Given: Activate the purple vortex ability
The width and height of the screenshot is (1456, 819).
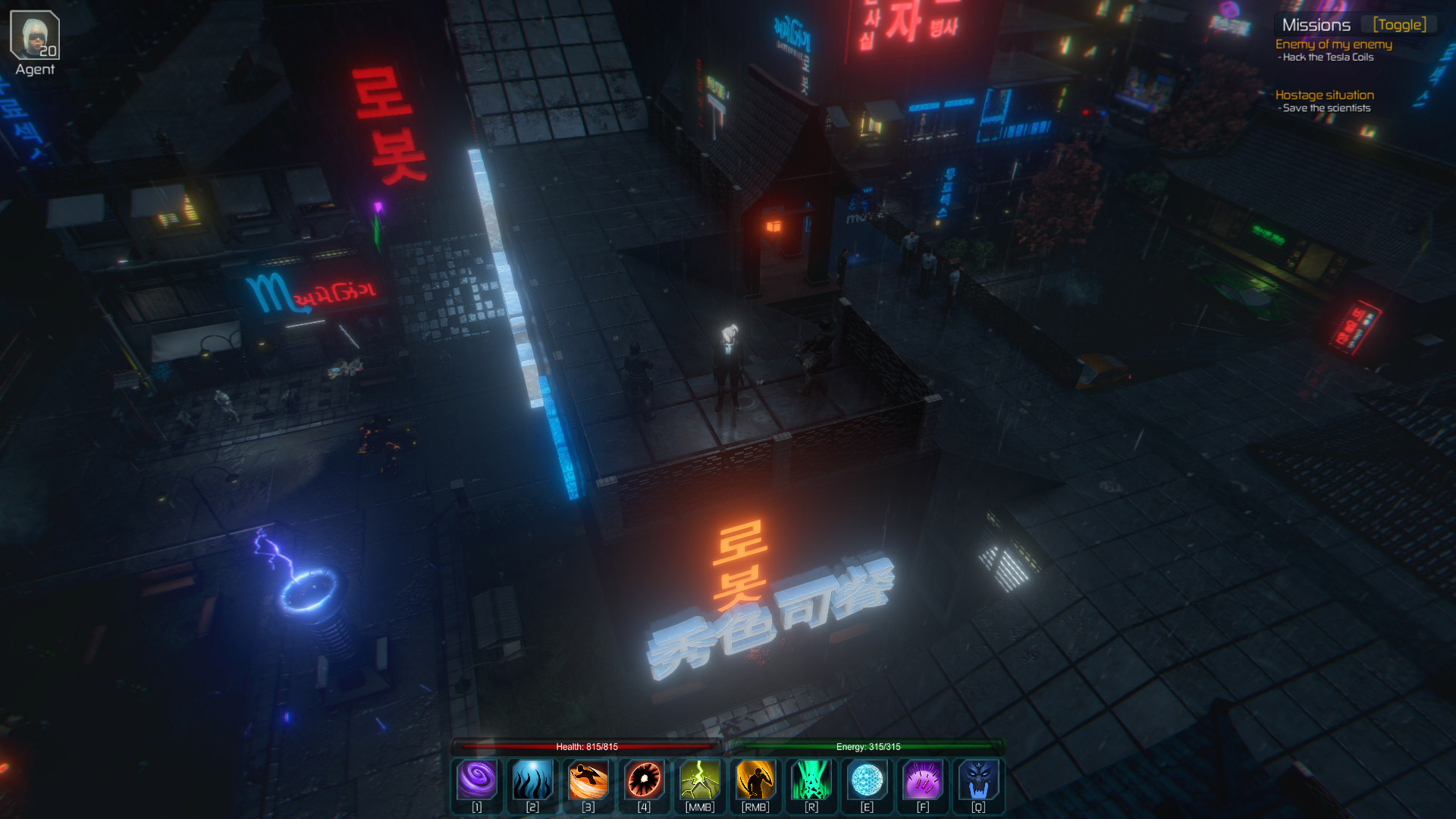Looking at the screenshot, I should (x=477, y=780).
